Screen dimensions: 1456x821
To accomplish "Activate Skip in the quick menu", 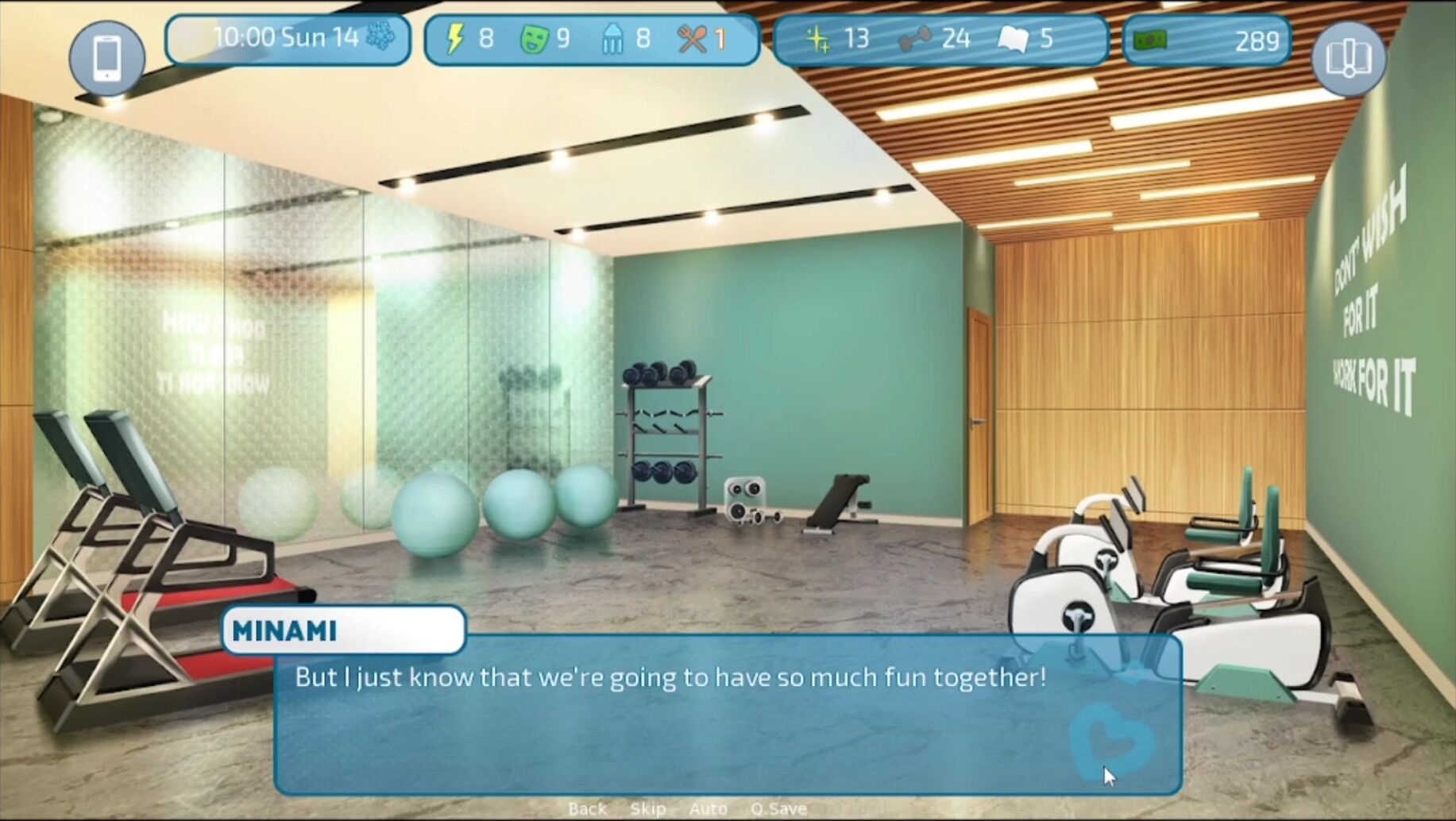I will point(647,808).
